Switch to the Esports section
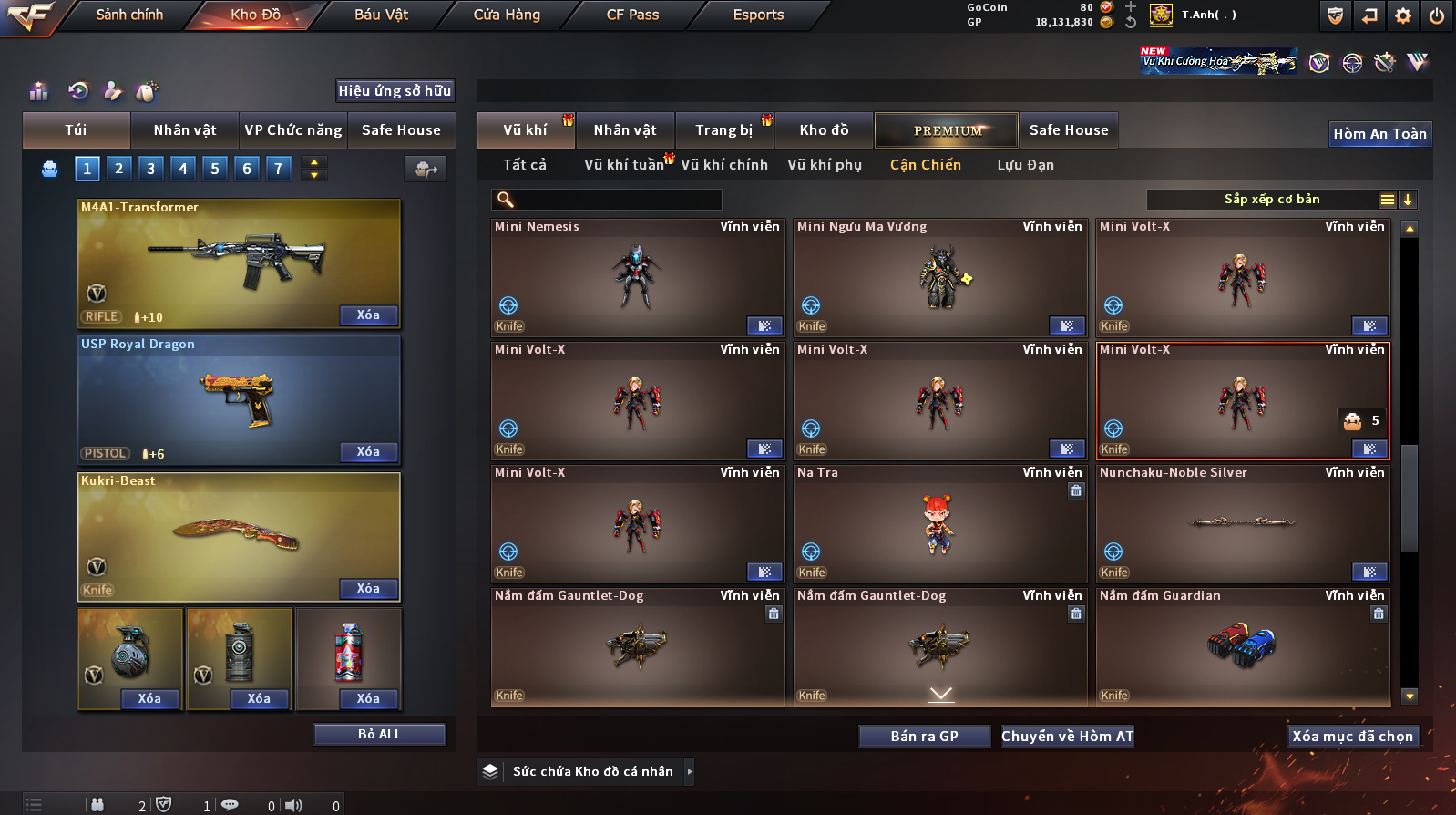The width and height of the screenshot is (1456, 815). pyautogui.click(x=758, y=15)
